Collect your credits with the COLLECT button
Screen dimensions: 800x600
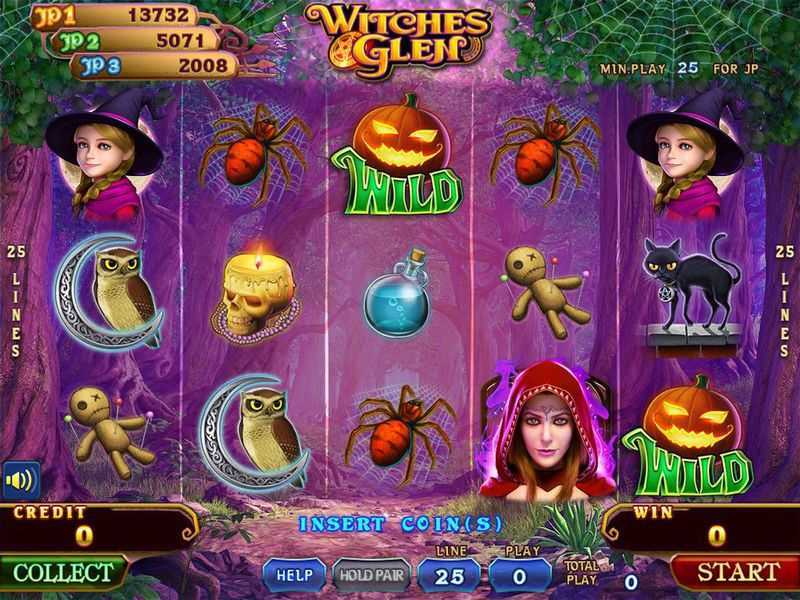click(63, 573)
